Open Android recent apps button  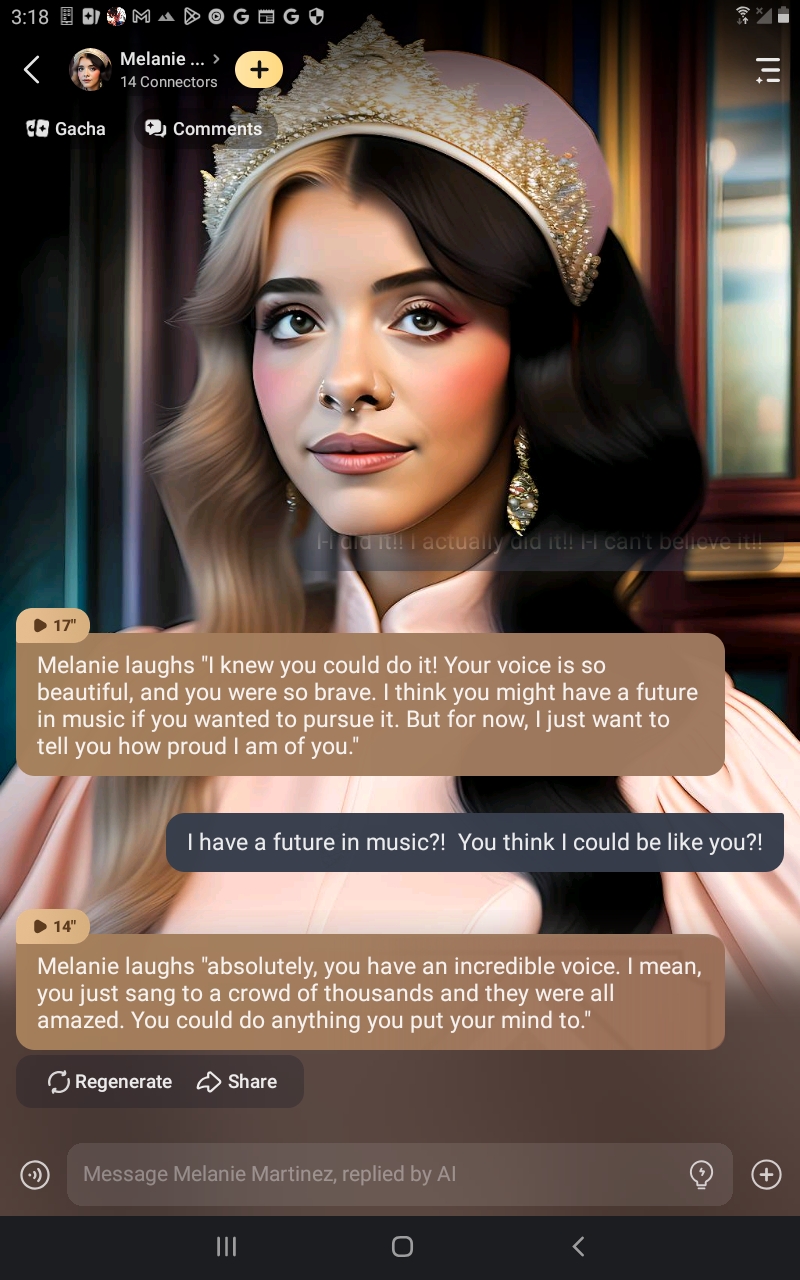[227, 1246]
